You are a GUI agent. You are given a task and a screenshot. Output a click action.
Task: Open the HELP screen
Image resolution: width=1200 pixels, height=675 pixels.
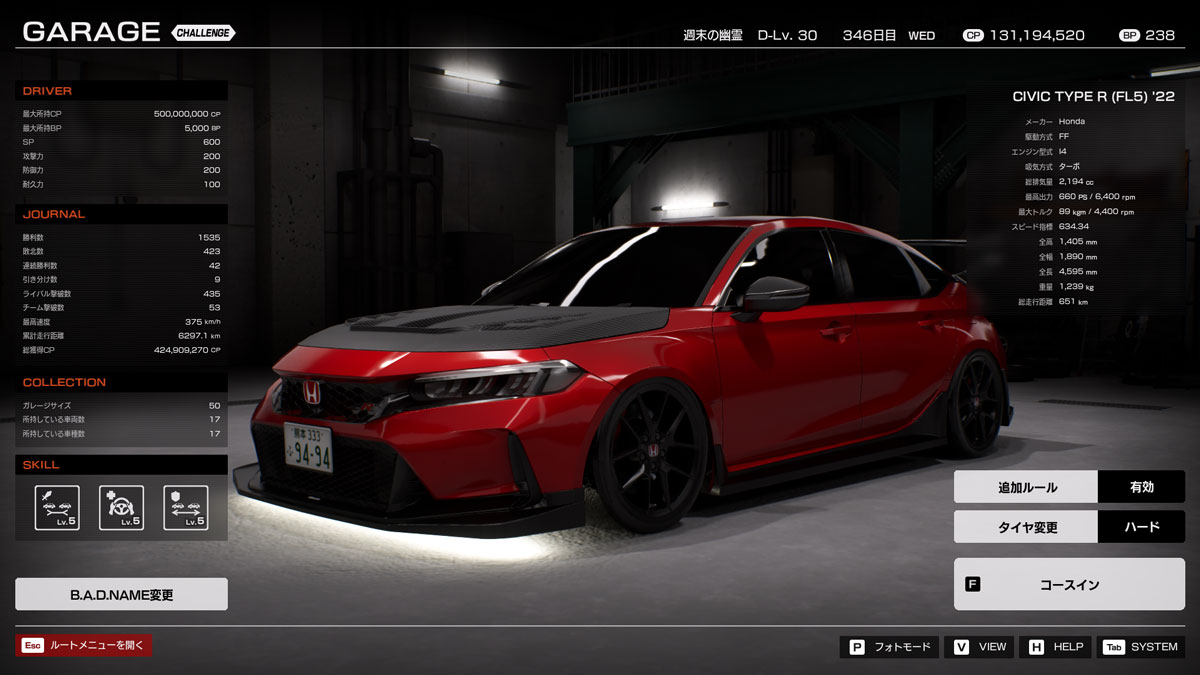pos(1054,647)
